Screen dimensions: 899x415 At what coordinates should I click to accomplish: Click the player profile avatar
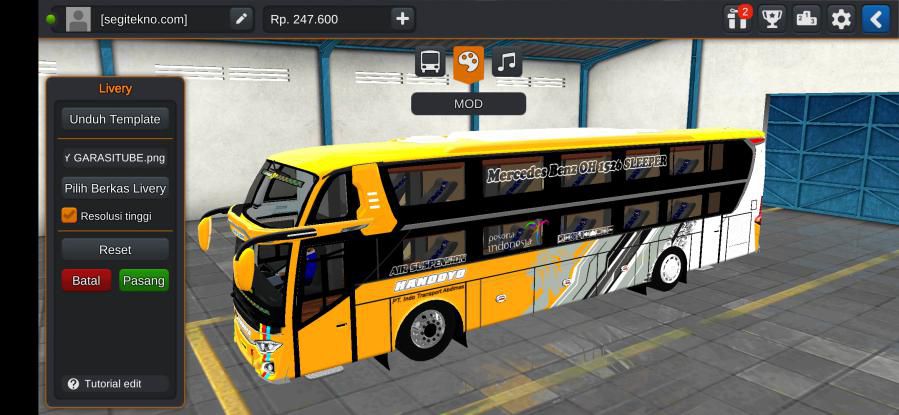coord(78,19)
